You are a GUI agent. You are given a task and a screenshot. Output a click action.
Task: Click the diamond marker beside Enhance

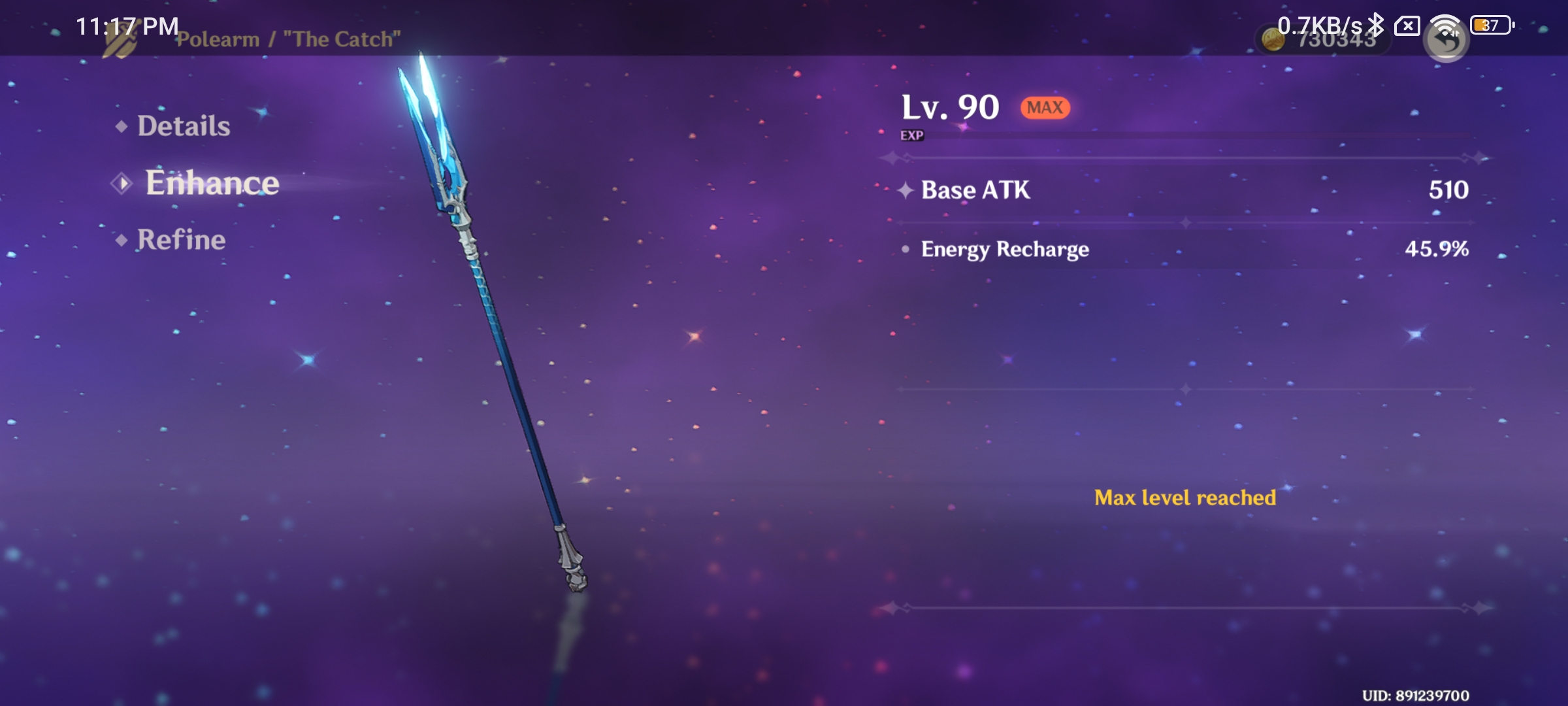point(122,184)
